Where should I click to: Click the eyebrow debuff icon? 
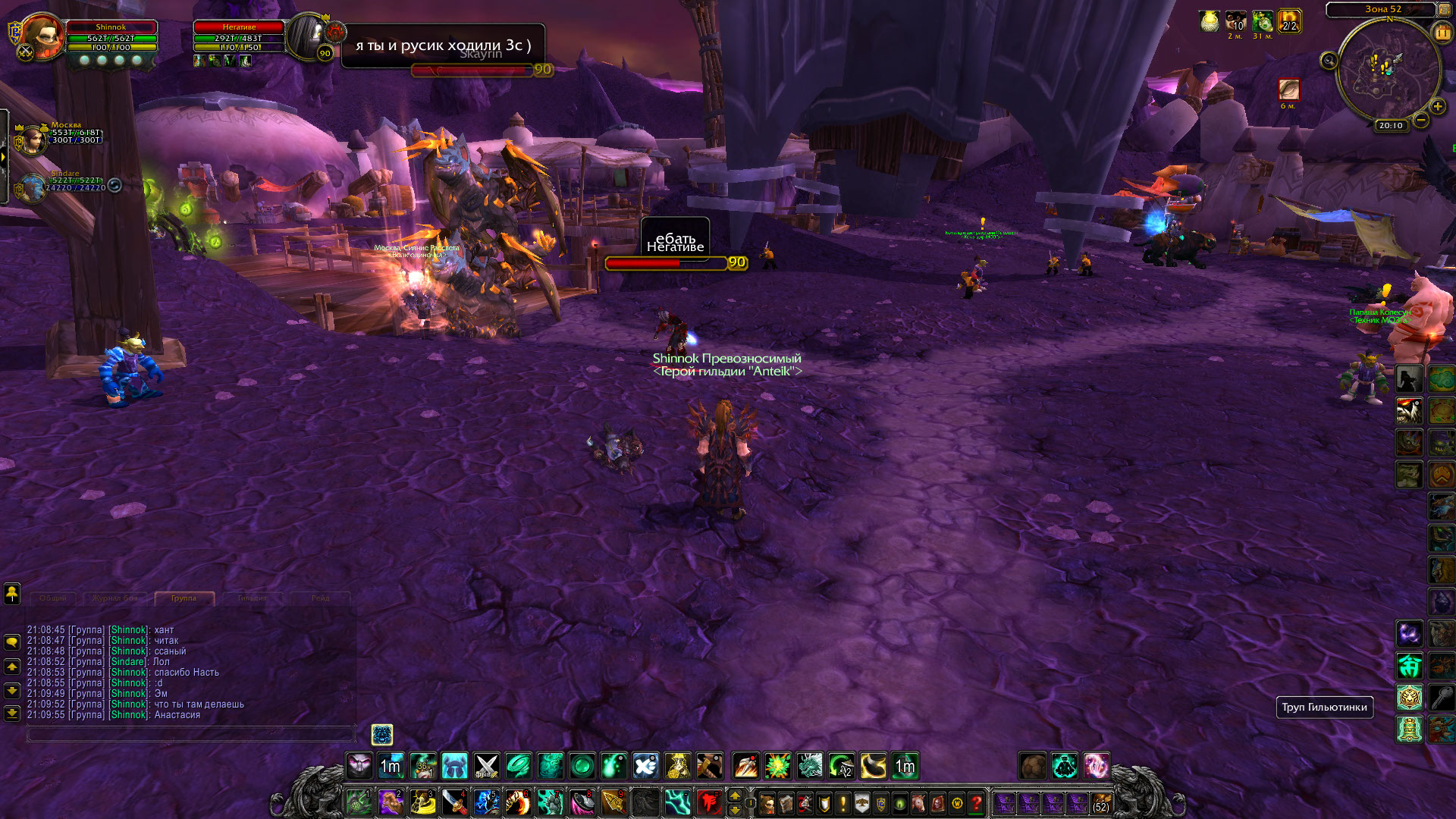[1288, 89]
